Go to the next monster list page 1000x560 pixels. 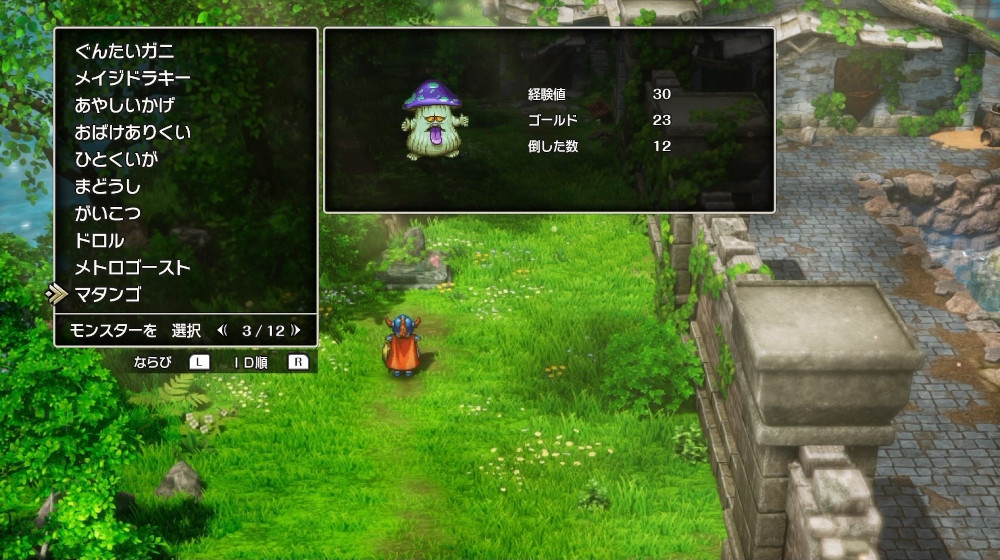(x=298, y=330)
